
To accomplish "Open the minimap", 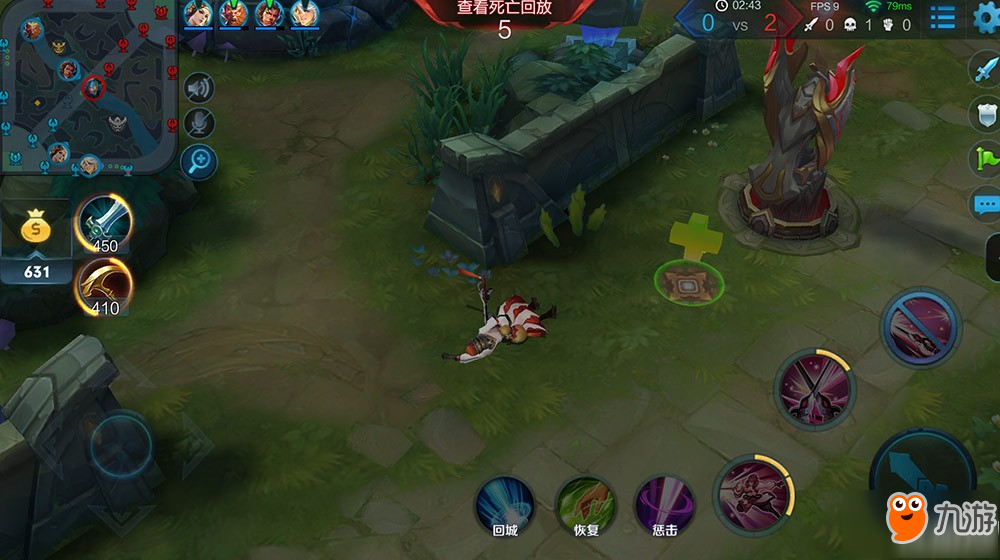I will point(88,90).
